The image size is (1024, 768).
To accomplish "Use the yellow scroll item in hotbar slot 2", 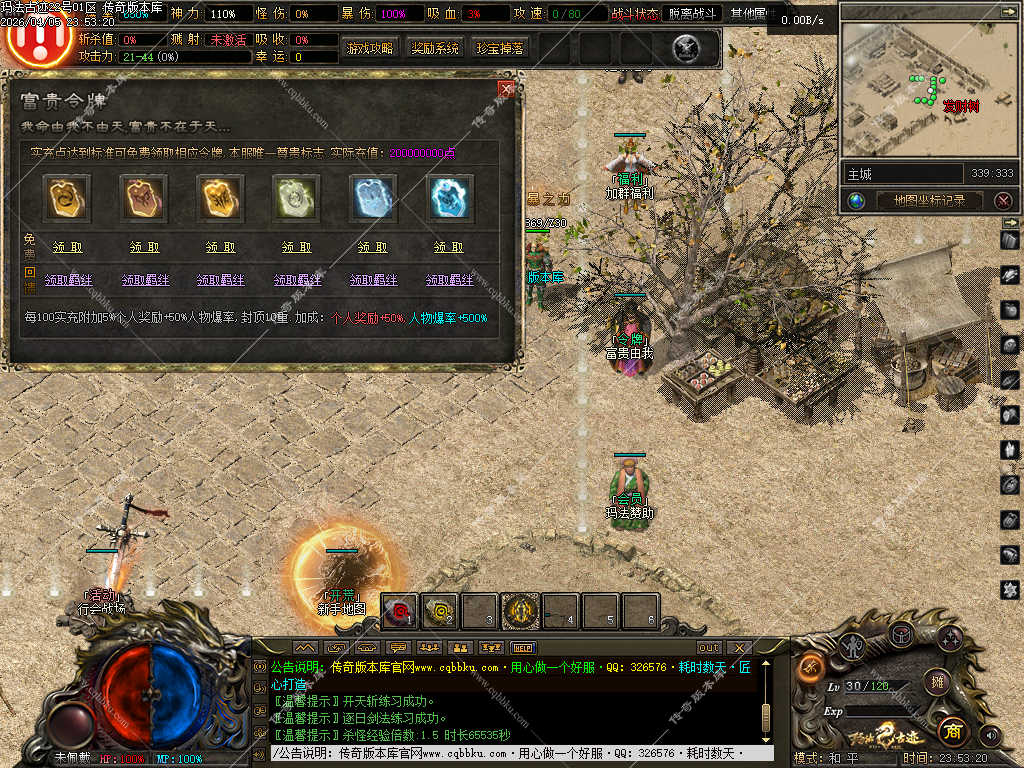I will point(441,610).
